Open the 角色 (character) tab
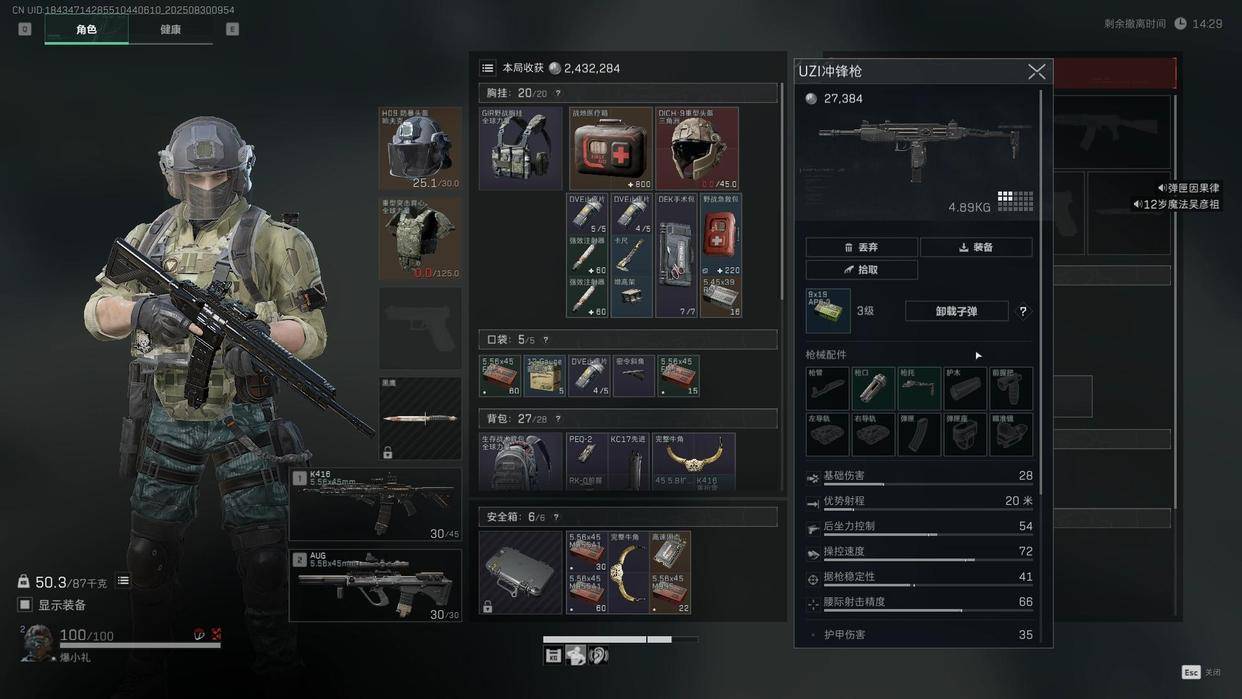Screen dimensions: 1242x699 tap(87, 30)
